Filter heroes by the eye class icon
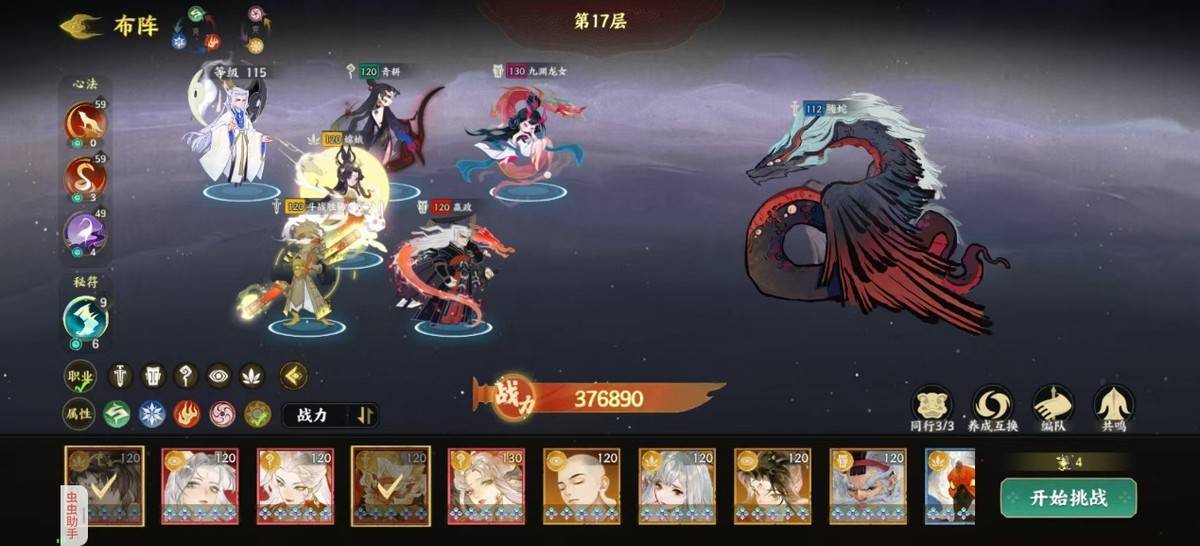1200x546 pixels. point(218,376)
